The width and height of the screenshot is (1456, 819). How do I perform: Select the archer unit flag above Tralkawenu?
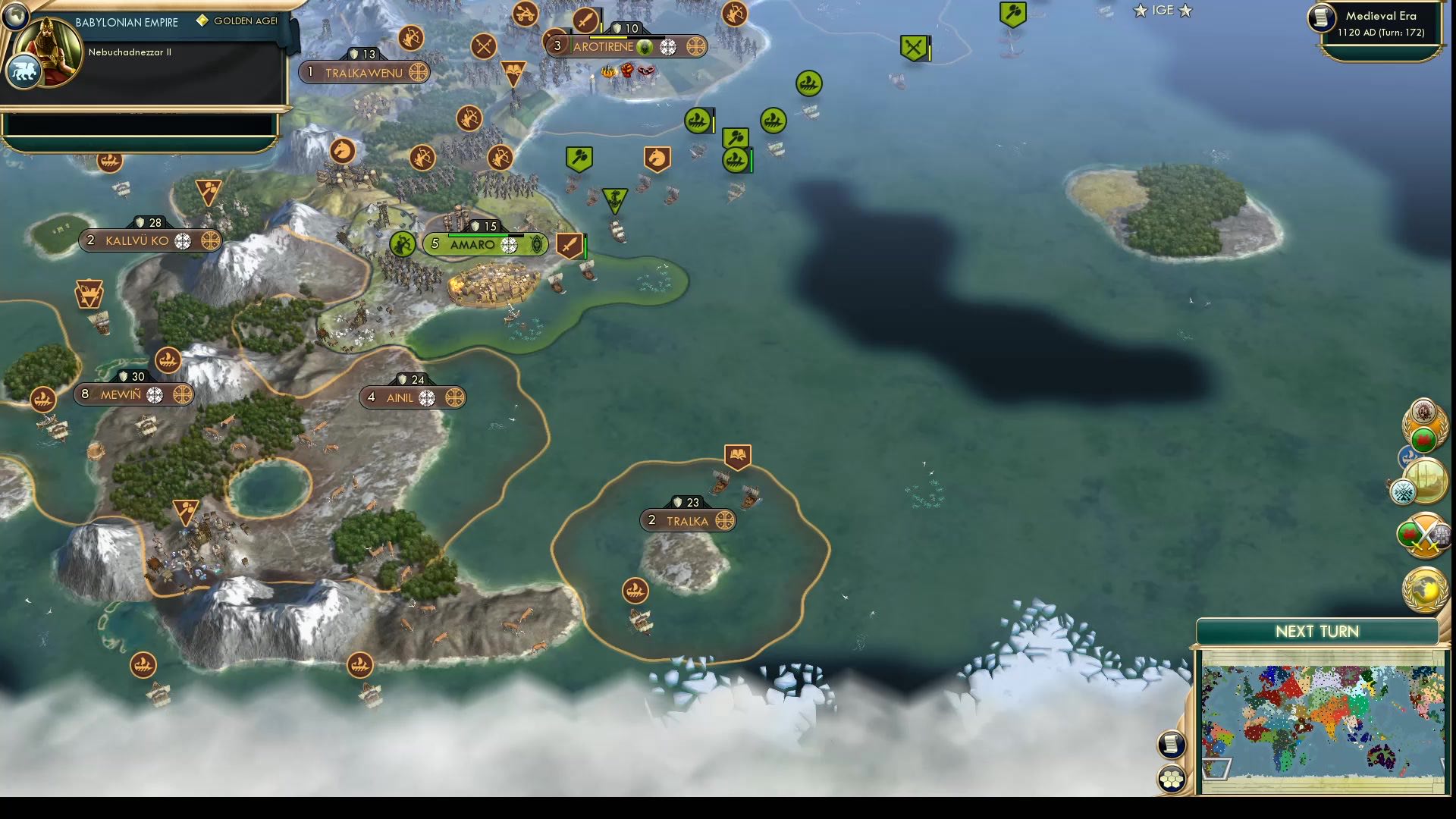point(410,39)
